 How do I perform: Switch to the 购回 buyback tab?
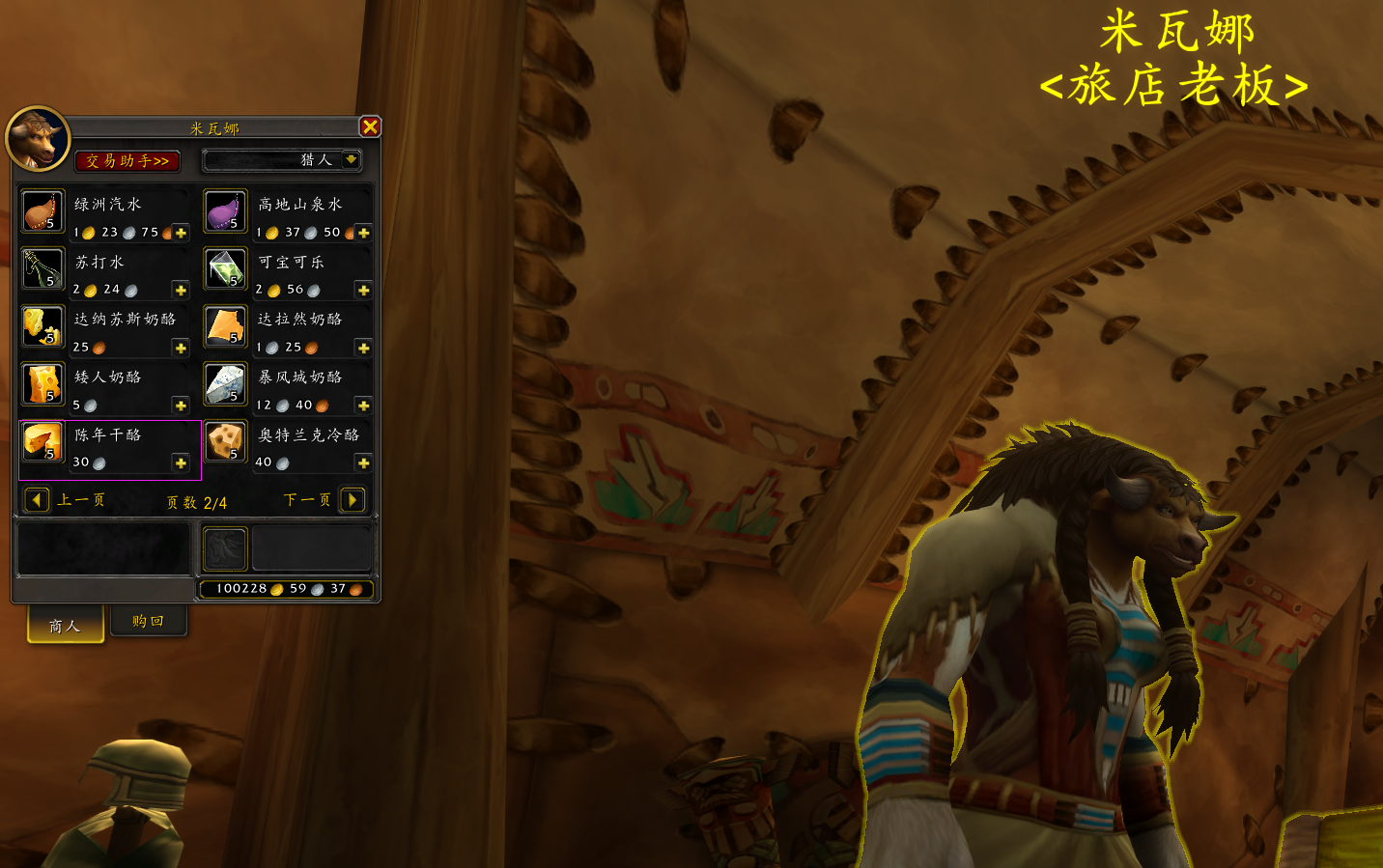coord(148,621)
